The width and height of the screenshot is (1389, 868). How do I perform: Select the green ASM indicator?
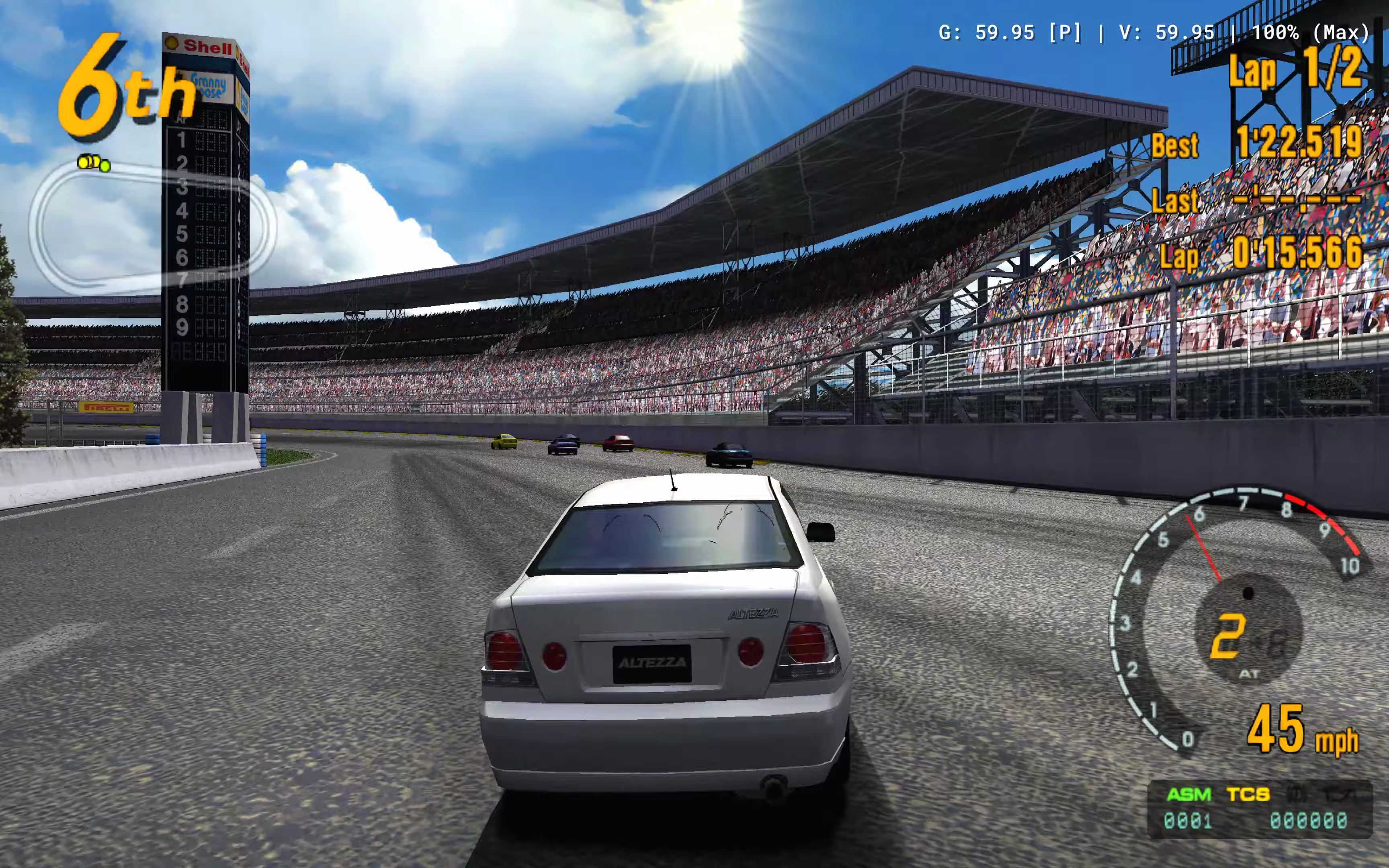(x=1189, y=794)
